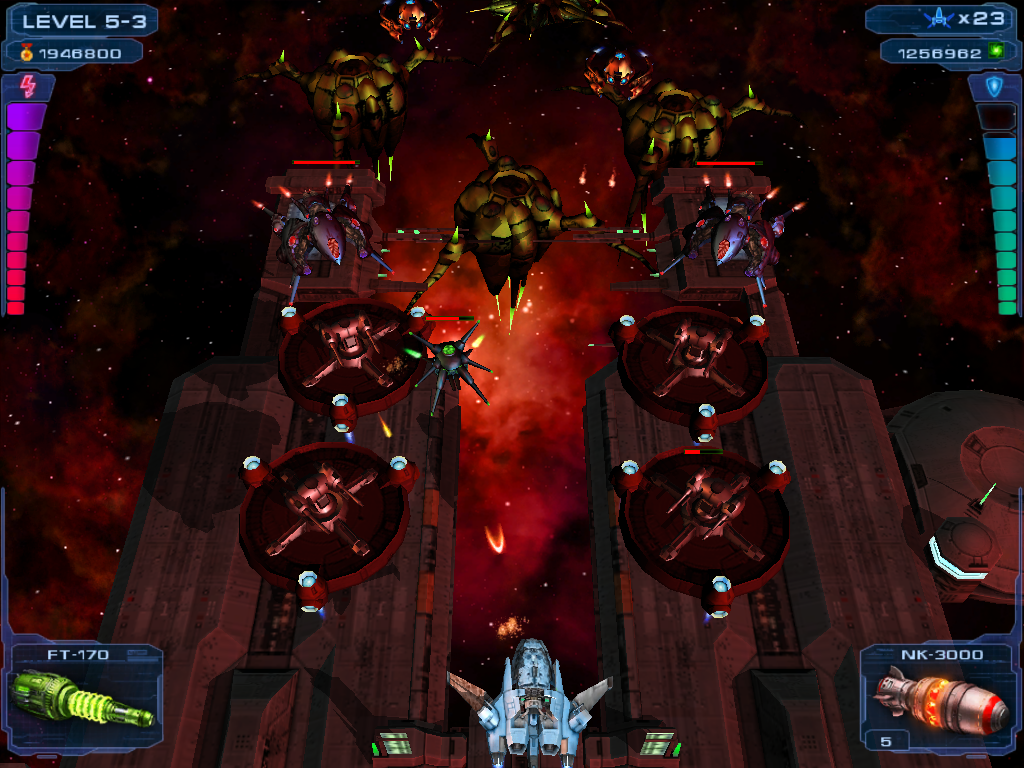Select the FT-170 primary weapon panel
This screenshot has height=768, width=1024.
pyautogui.click(x=83, y=696)
